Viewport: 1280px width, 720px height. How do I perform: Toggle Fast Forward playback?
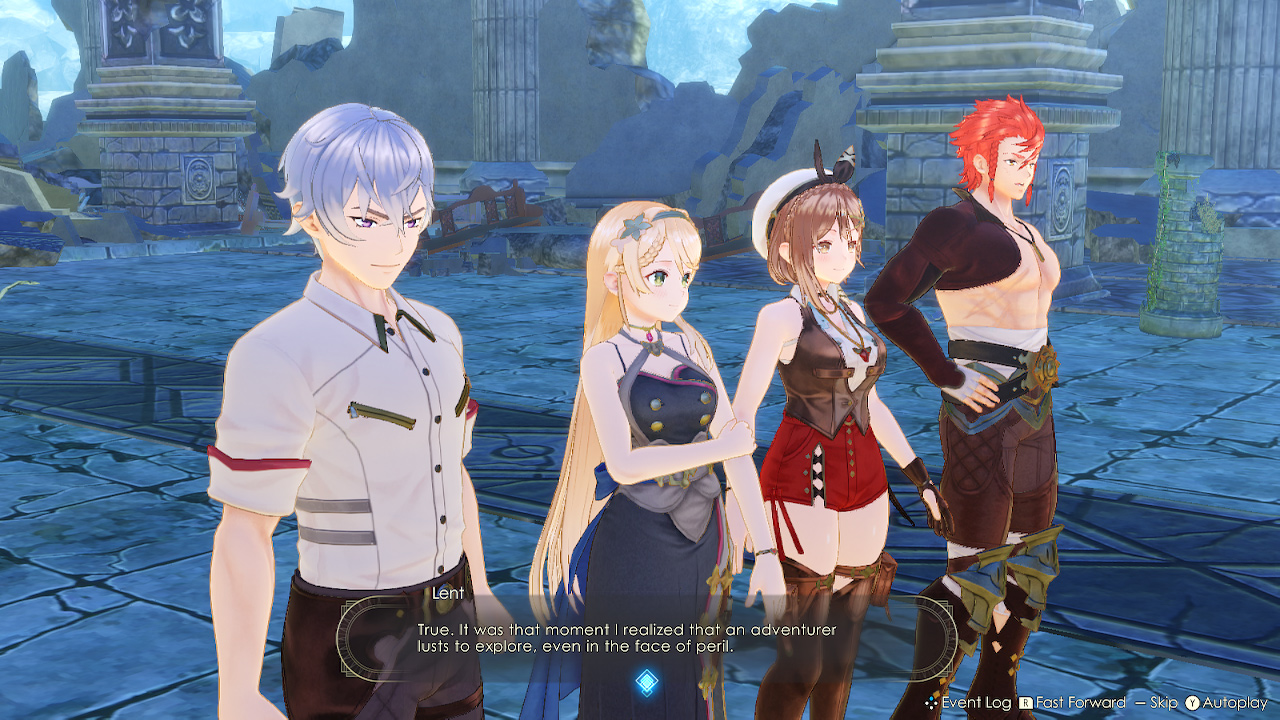[1083, 702]
